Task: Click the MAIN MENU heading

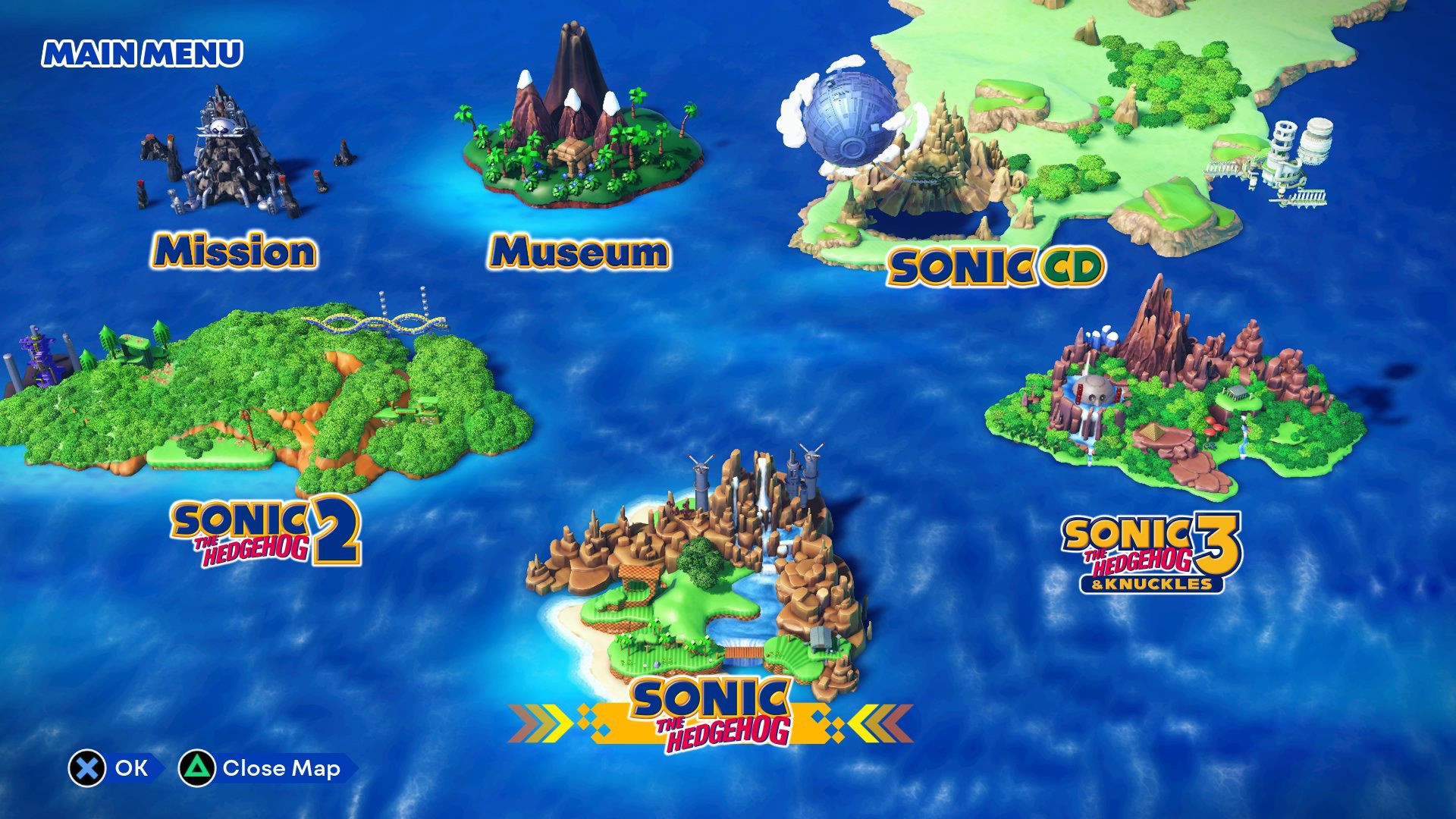Action: [141, 53]
